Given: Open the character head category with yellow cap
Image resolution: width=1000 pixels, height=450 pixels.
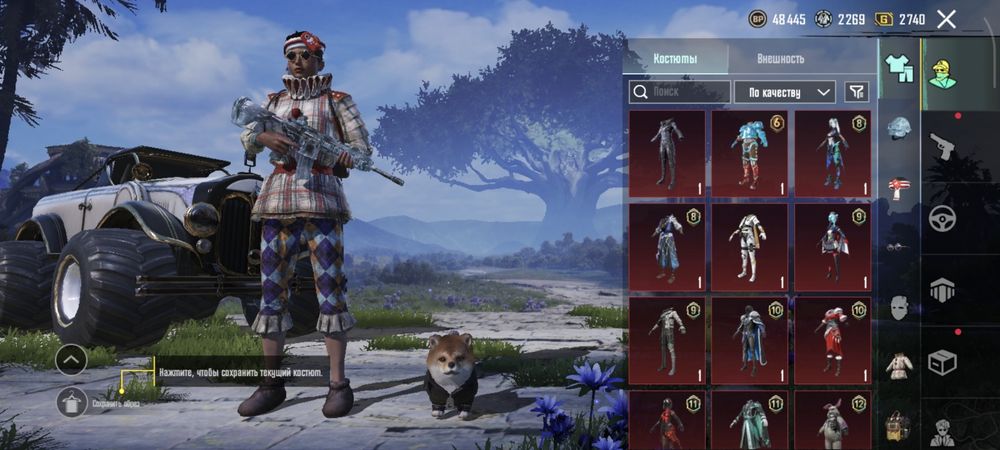Looking at the screenshot, I should (x=942, y=70).
